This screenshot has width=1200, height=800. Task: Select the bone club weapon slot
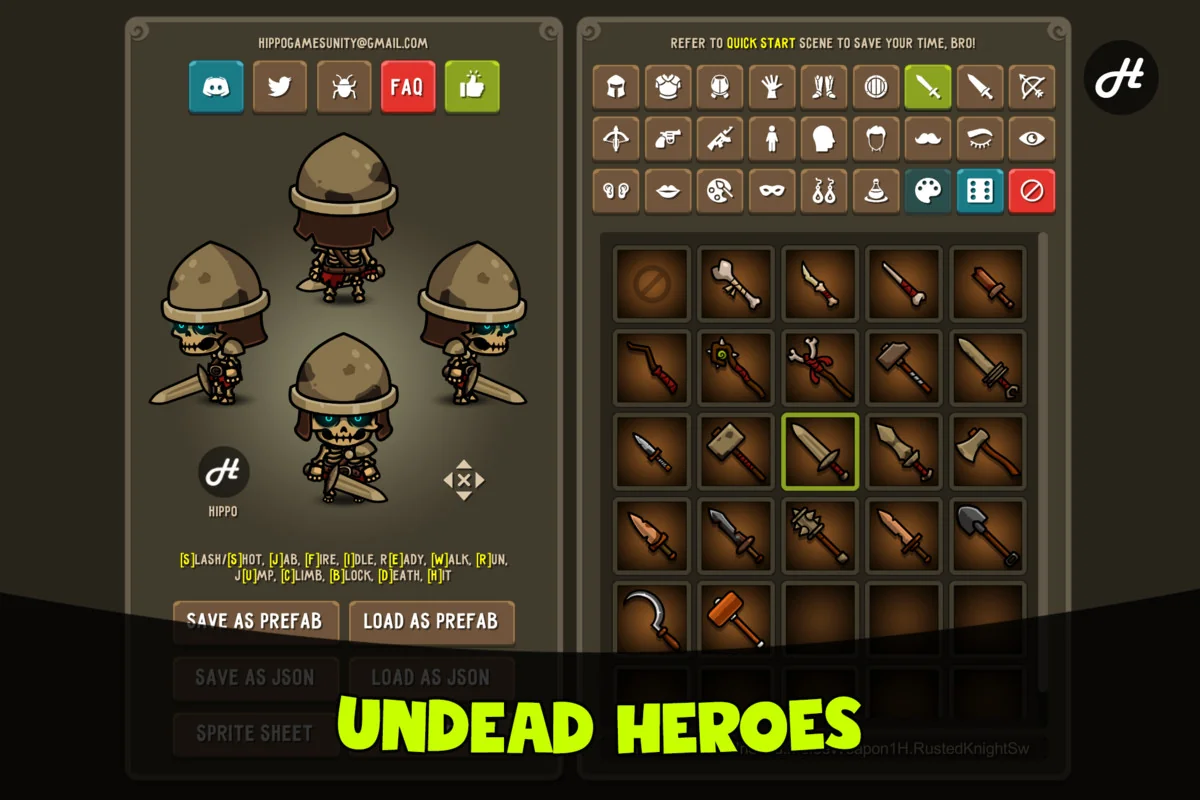(736, 284)
